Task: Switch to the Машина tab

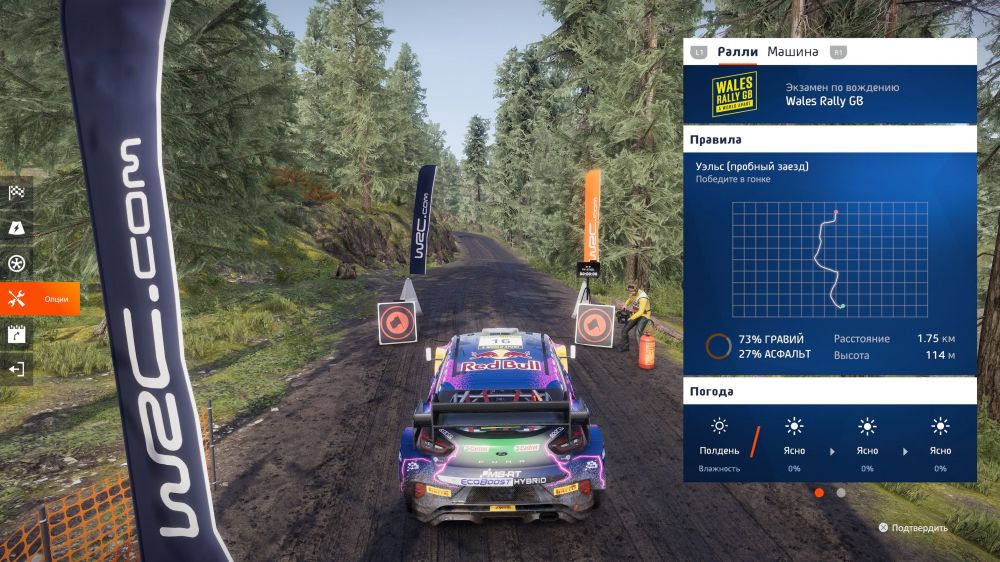Action: pyautogui.click(x=792, y=52)
